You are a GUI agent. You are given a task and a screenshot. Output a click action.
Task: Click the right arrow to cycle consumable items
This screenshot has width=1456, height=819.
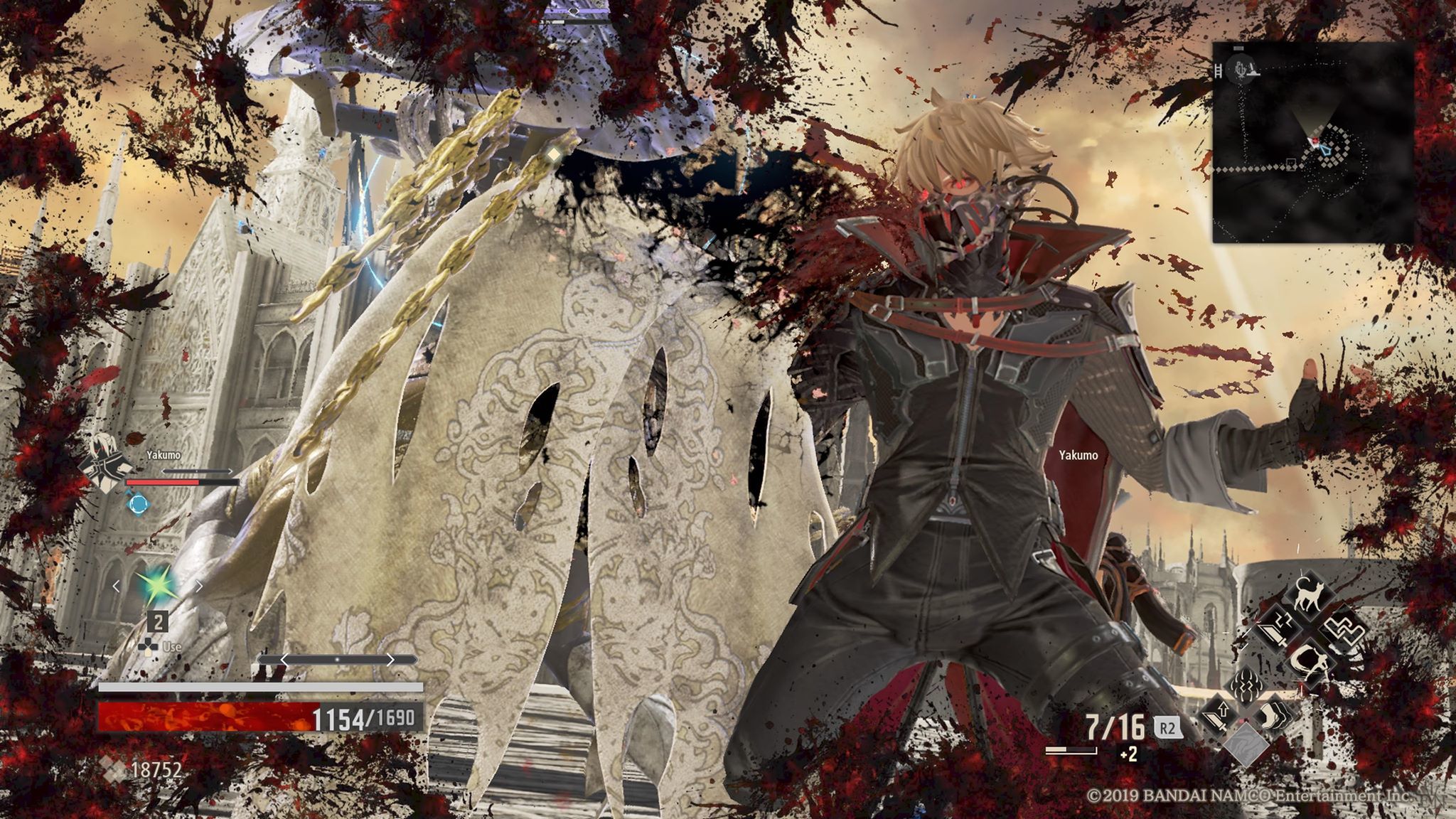click(198, 586)
